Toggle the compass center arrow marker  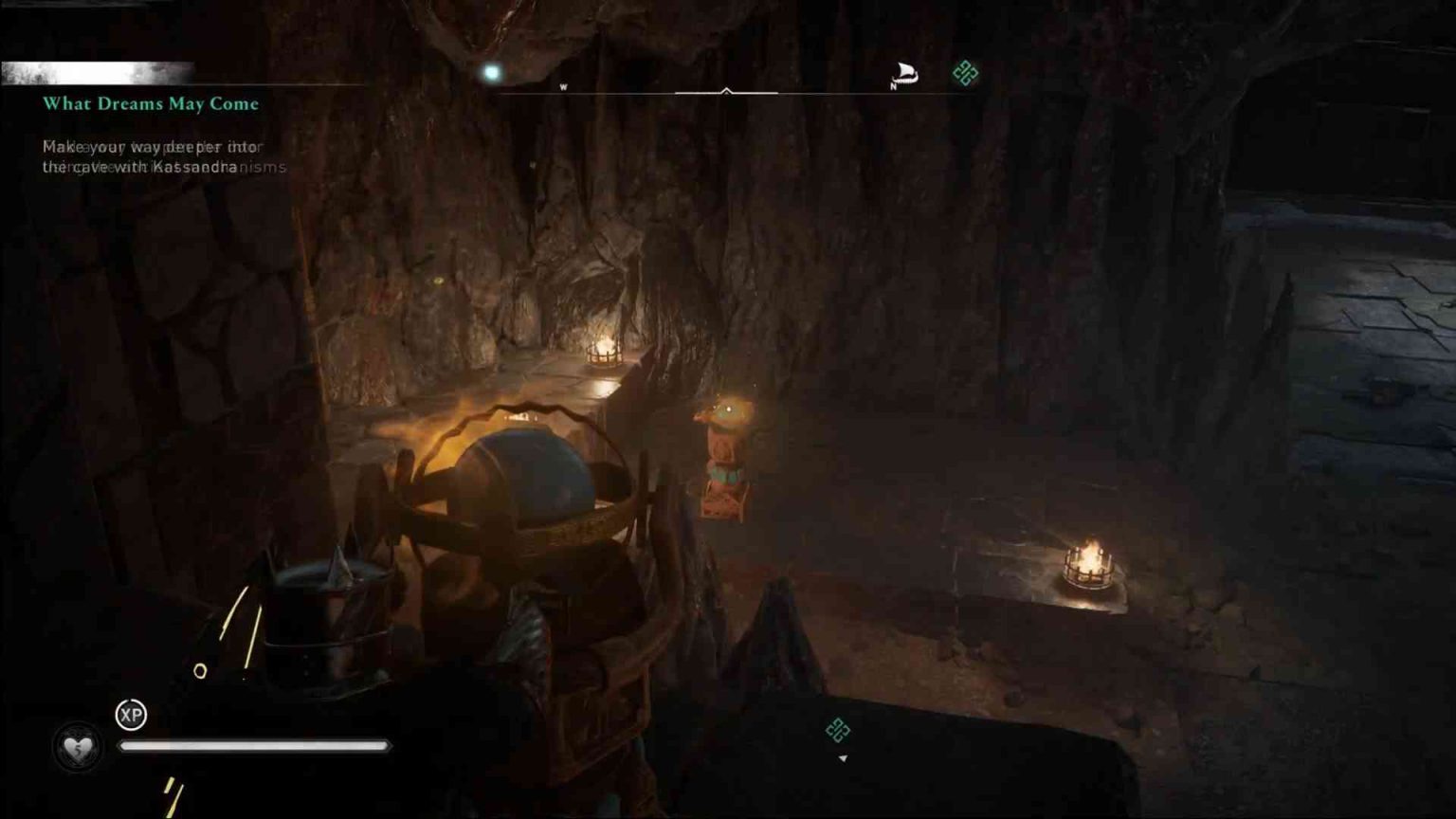pyautogui.click(x=727, y=91)
